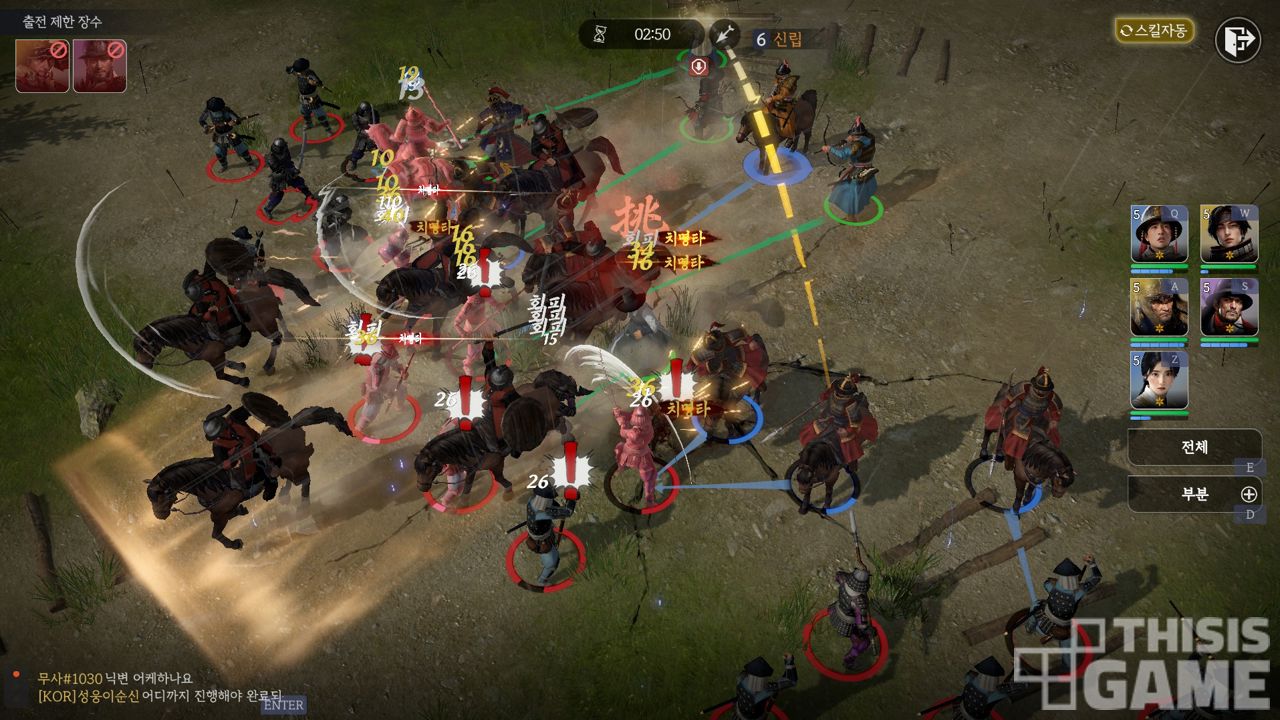Select the Z female hero portrait
This screenshot has width=1280, height=720.
coord(1159,380)
